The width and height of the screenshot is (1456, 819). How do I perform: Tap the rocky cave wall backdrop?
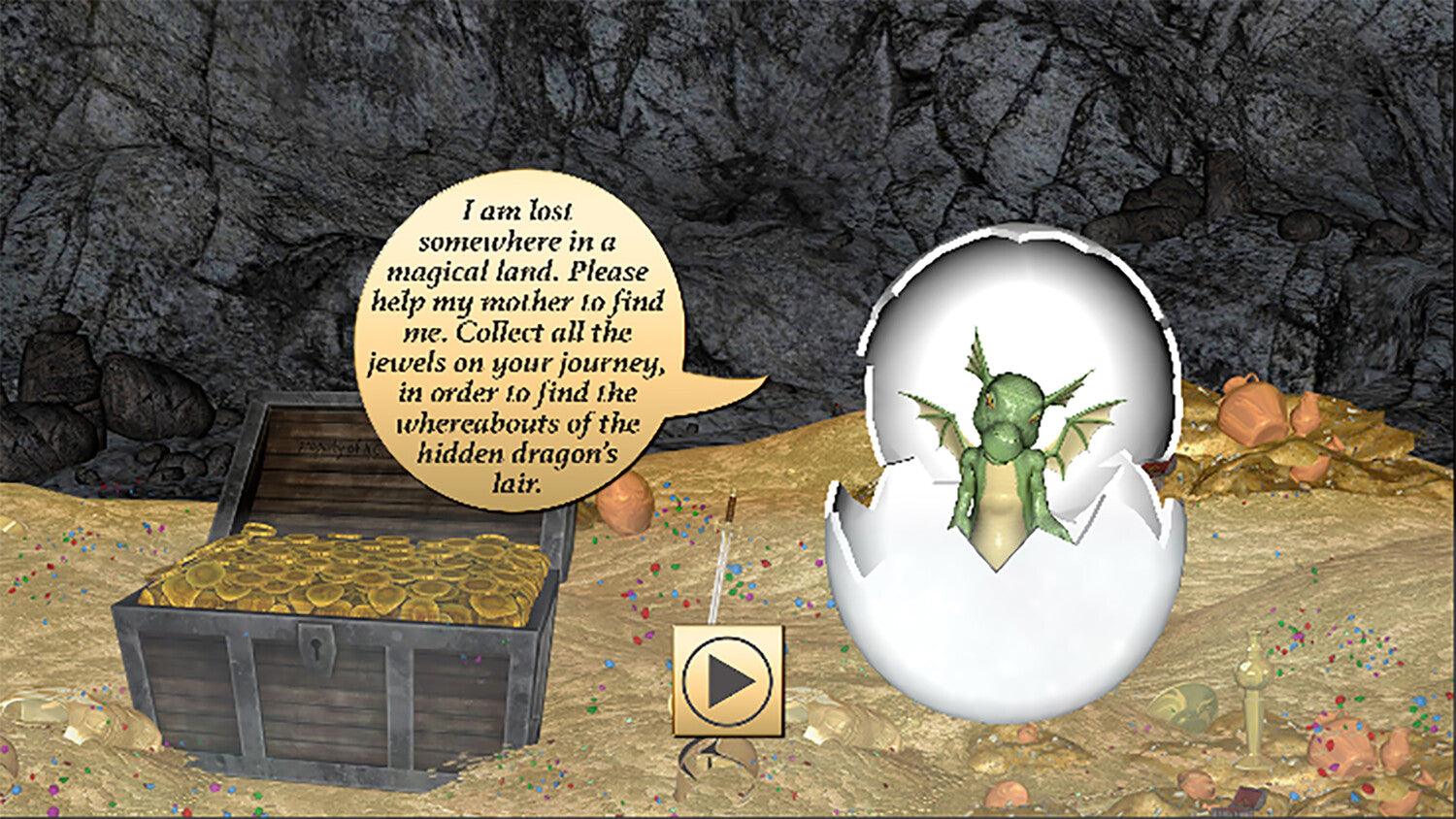coord(194,146)
